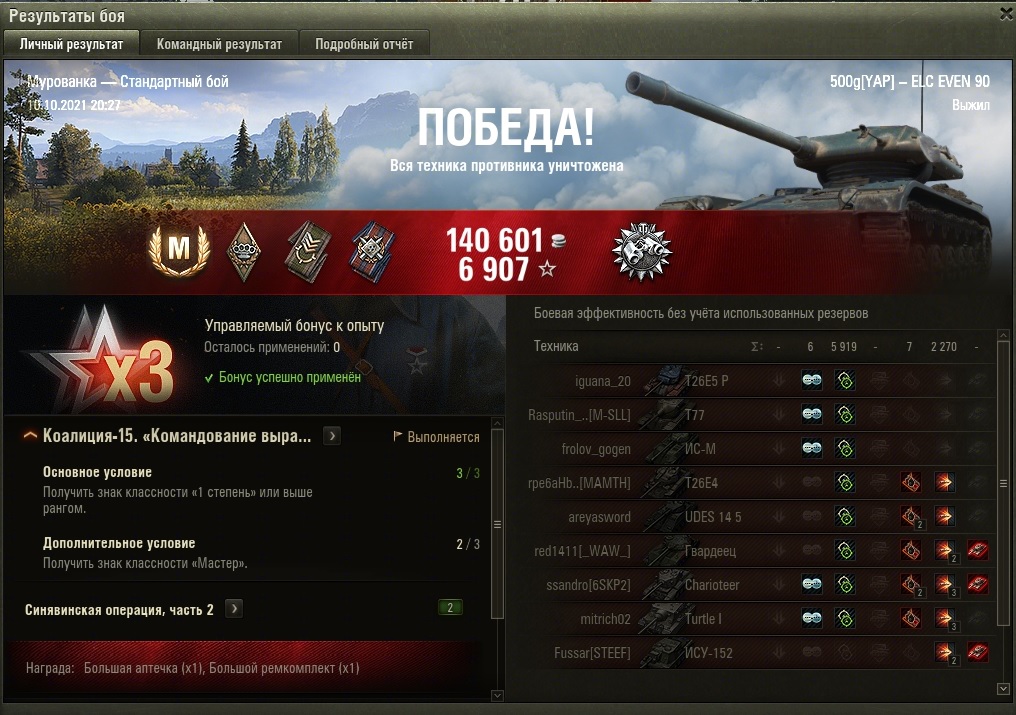Click the large x3 experience bonus star

(x=100, y=357)
